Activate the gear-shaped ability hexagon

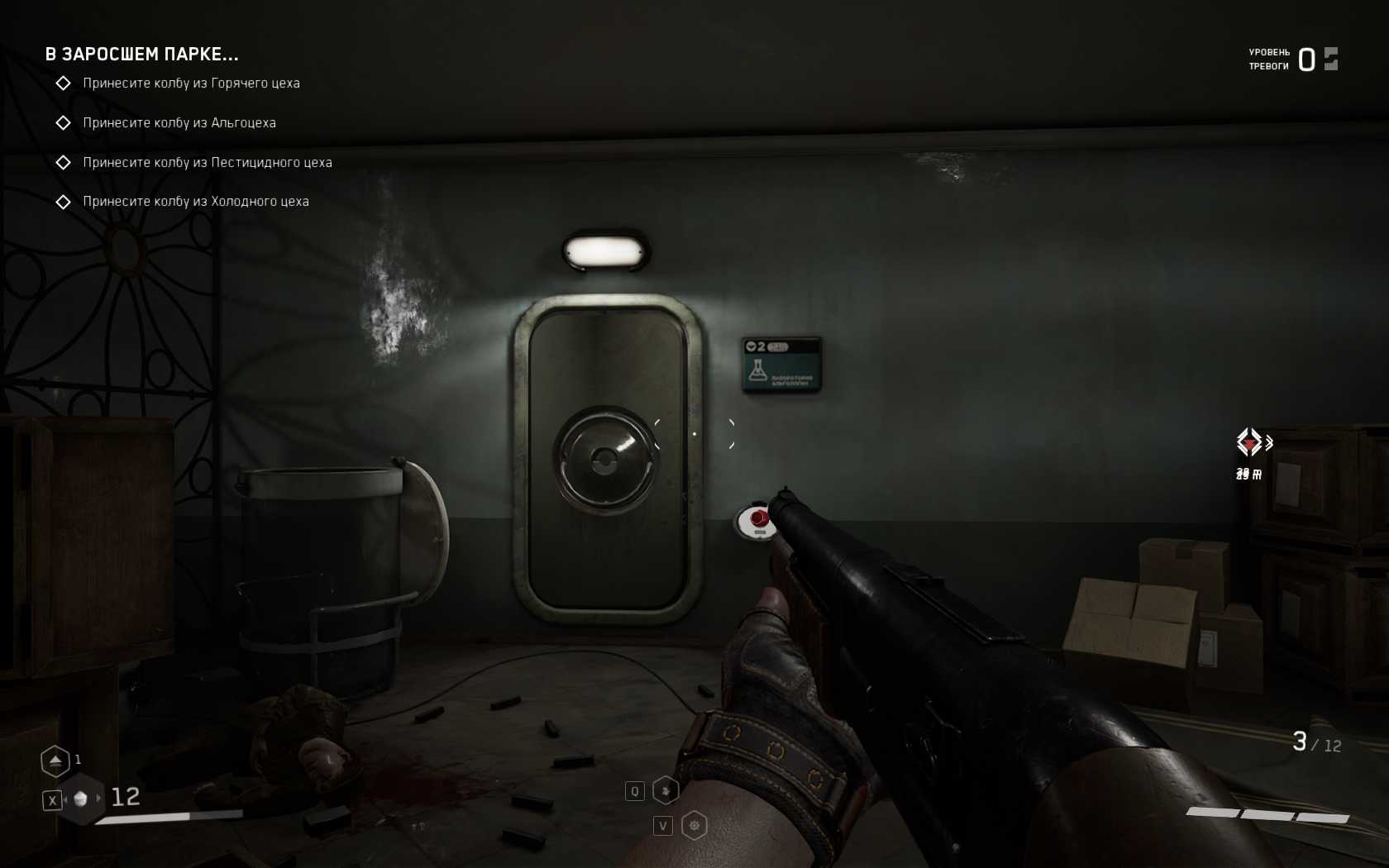694,825
